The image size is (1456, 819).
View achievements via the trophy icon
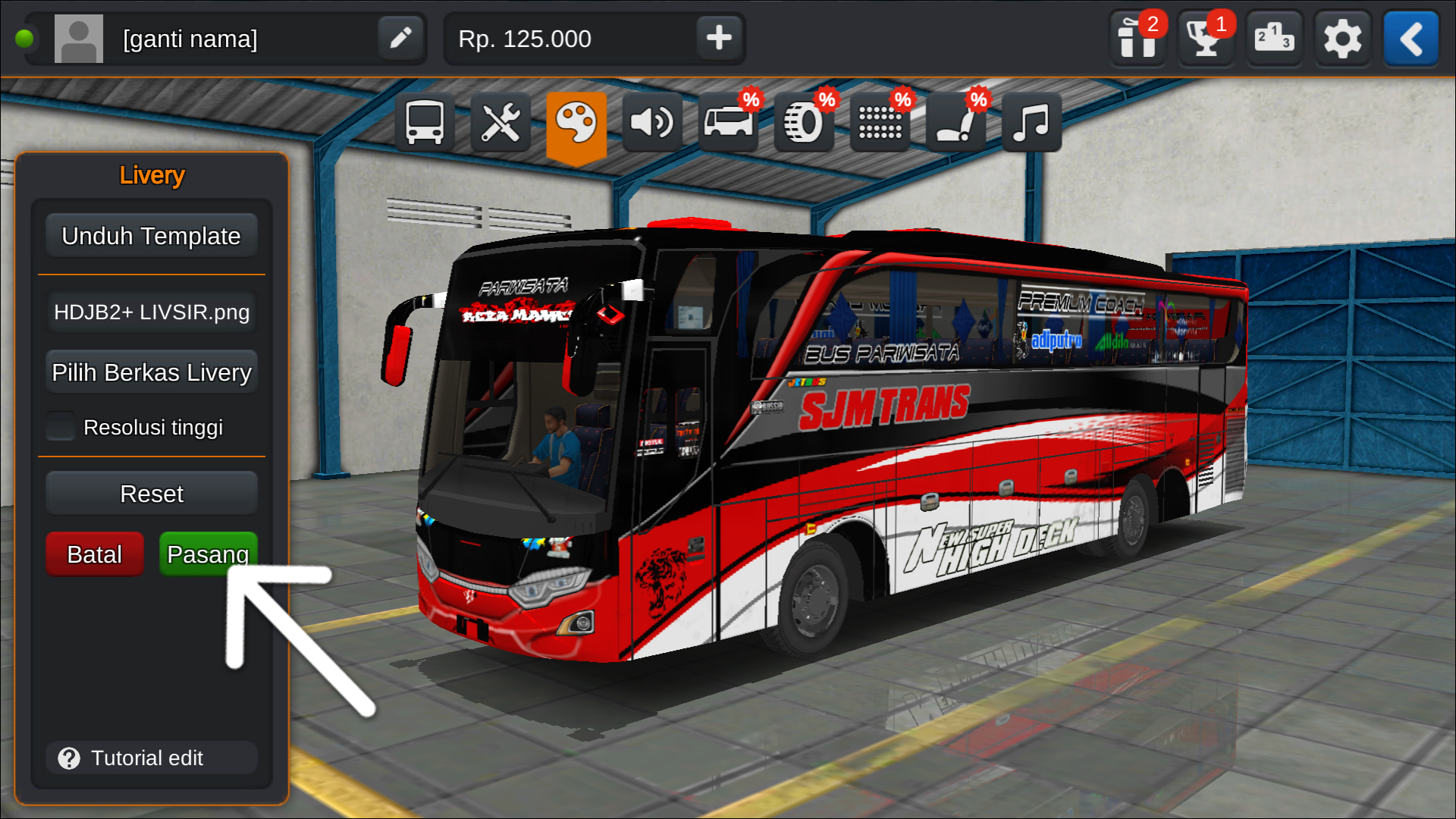(x=1206, y=38)
